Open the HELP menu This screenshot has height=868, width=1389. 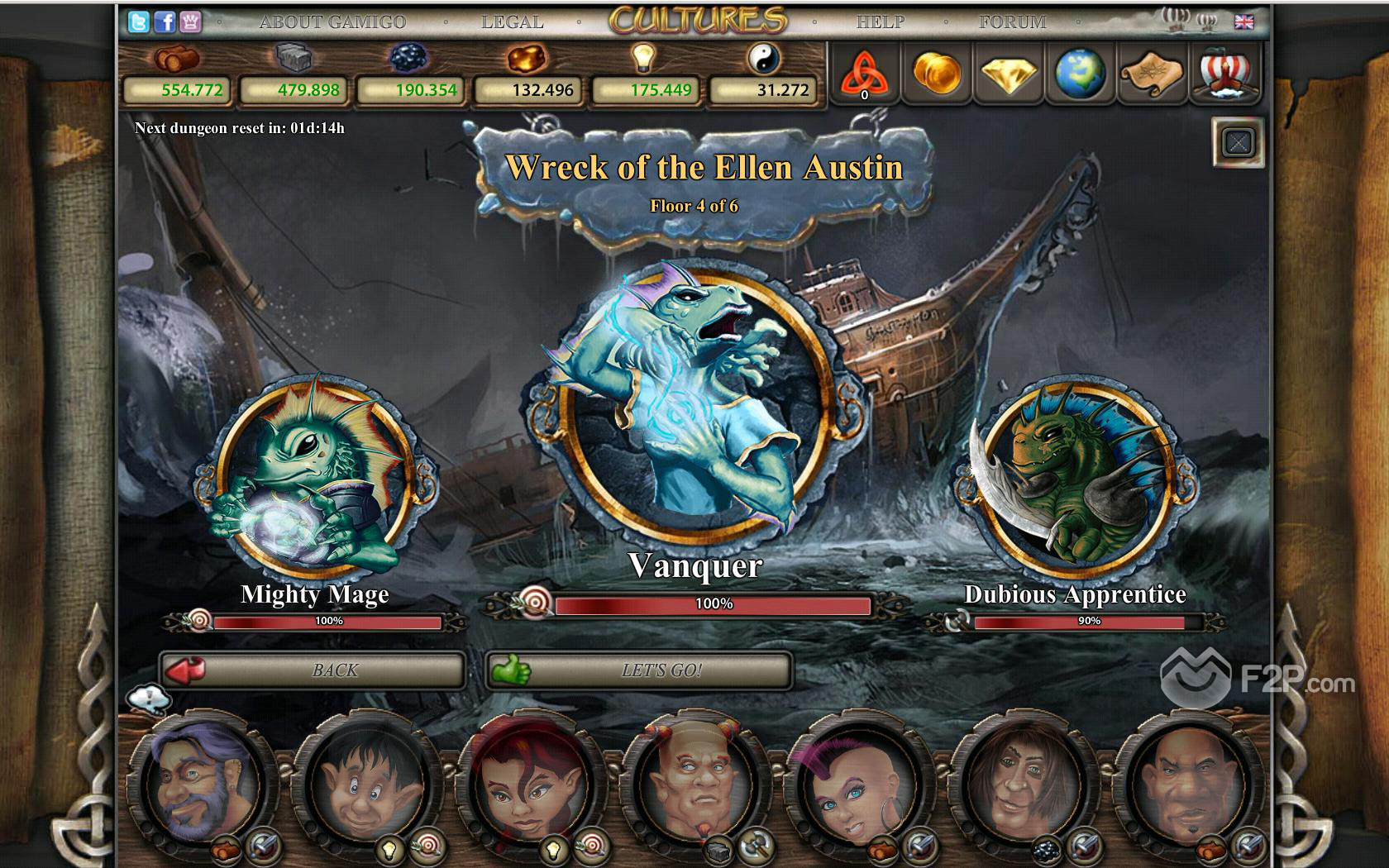pyautogui.click(x=881, y=22)
